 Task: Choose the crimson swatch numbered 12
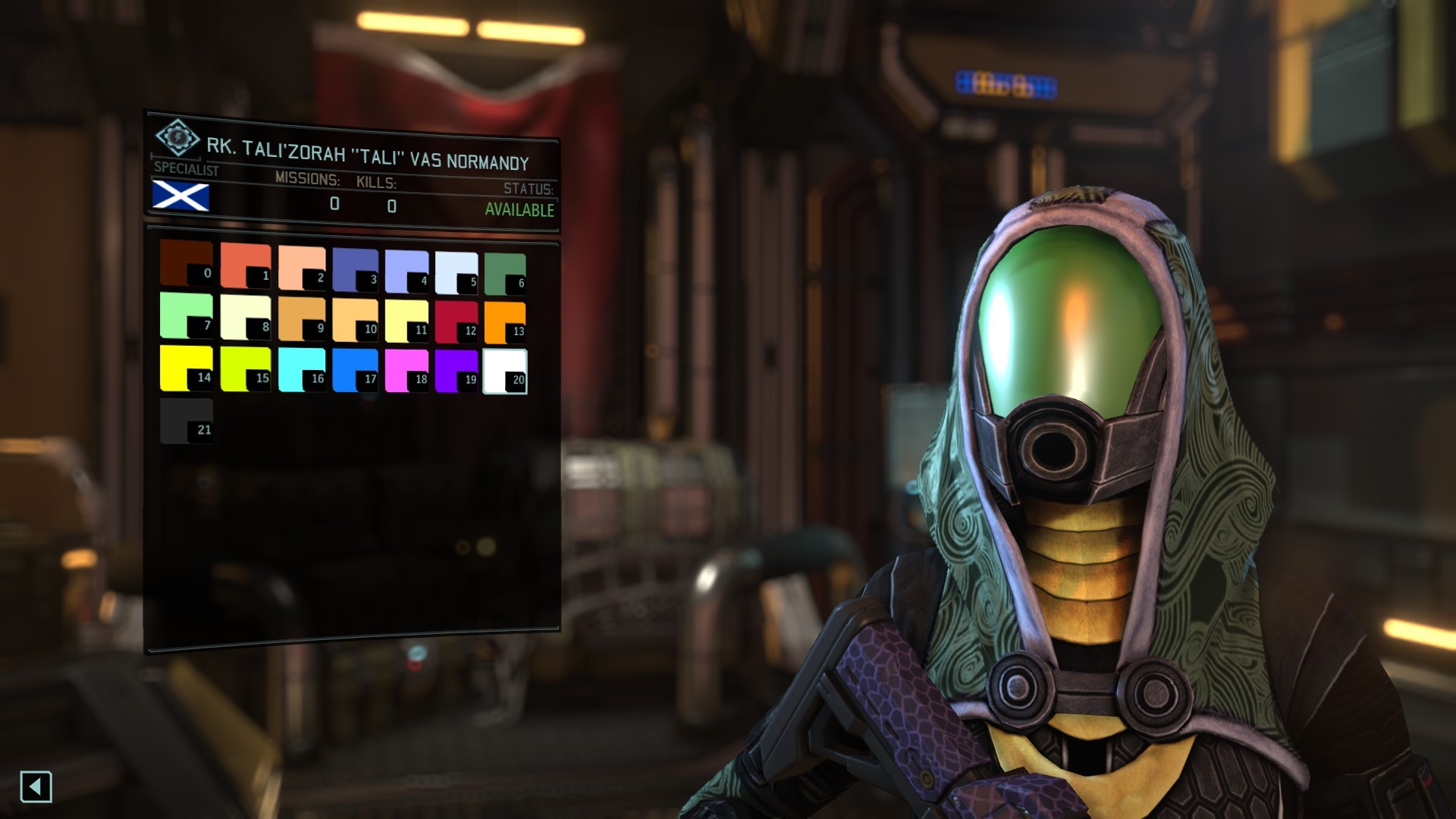click(x=456, y=322)
